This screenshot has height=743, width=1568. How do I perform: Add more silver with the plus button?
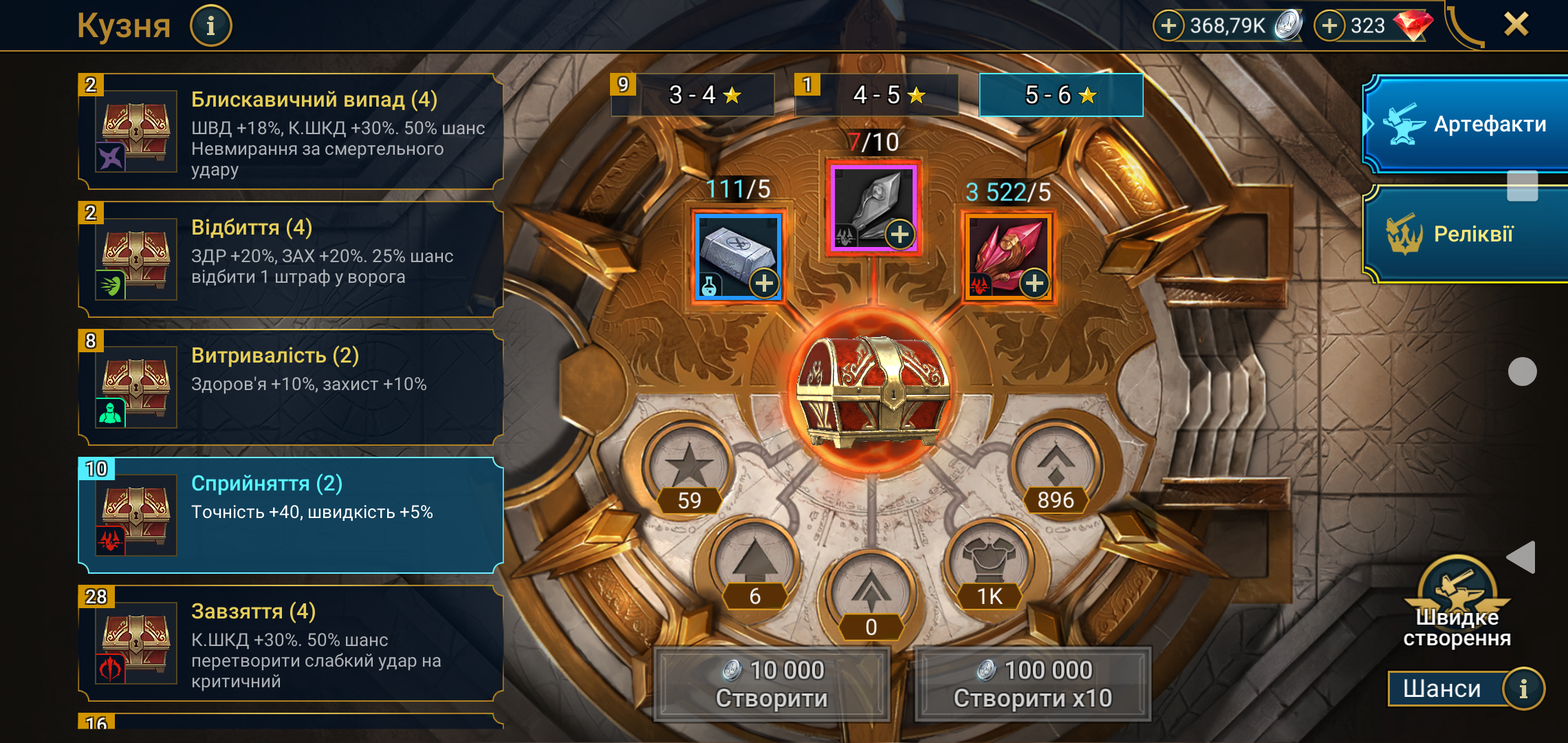coord(1168,26)
